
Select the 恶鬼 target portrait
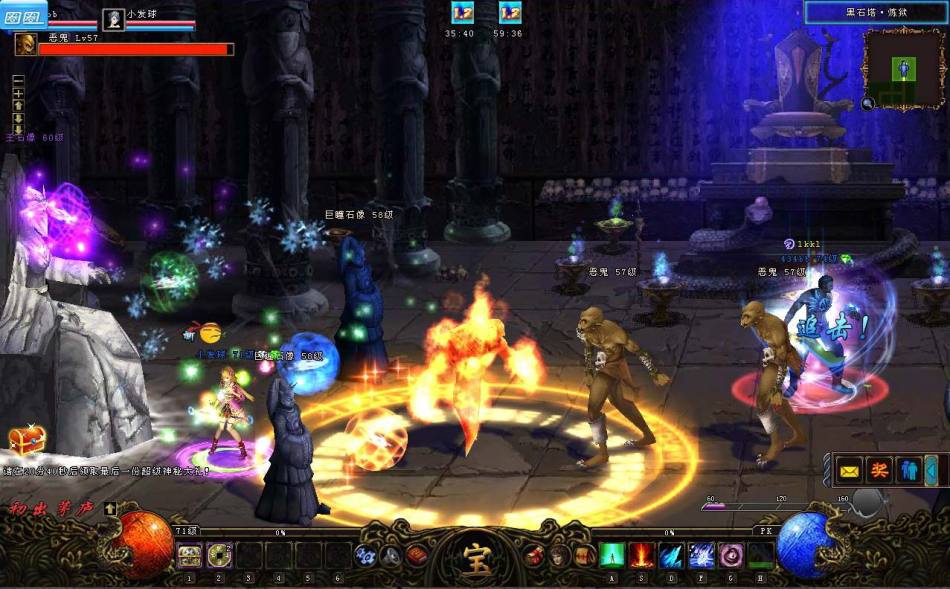tap(26, 44)
